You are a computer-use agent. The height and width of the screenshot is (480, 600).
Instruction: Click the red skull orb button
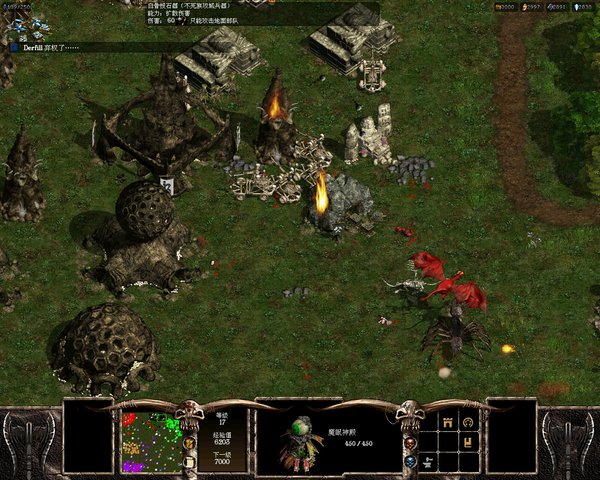(x=411, y=441)
